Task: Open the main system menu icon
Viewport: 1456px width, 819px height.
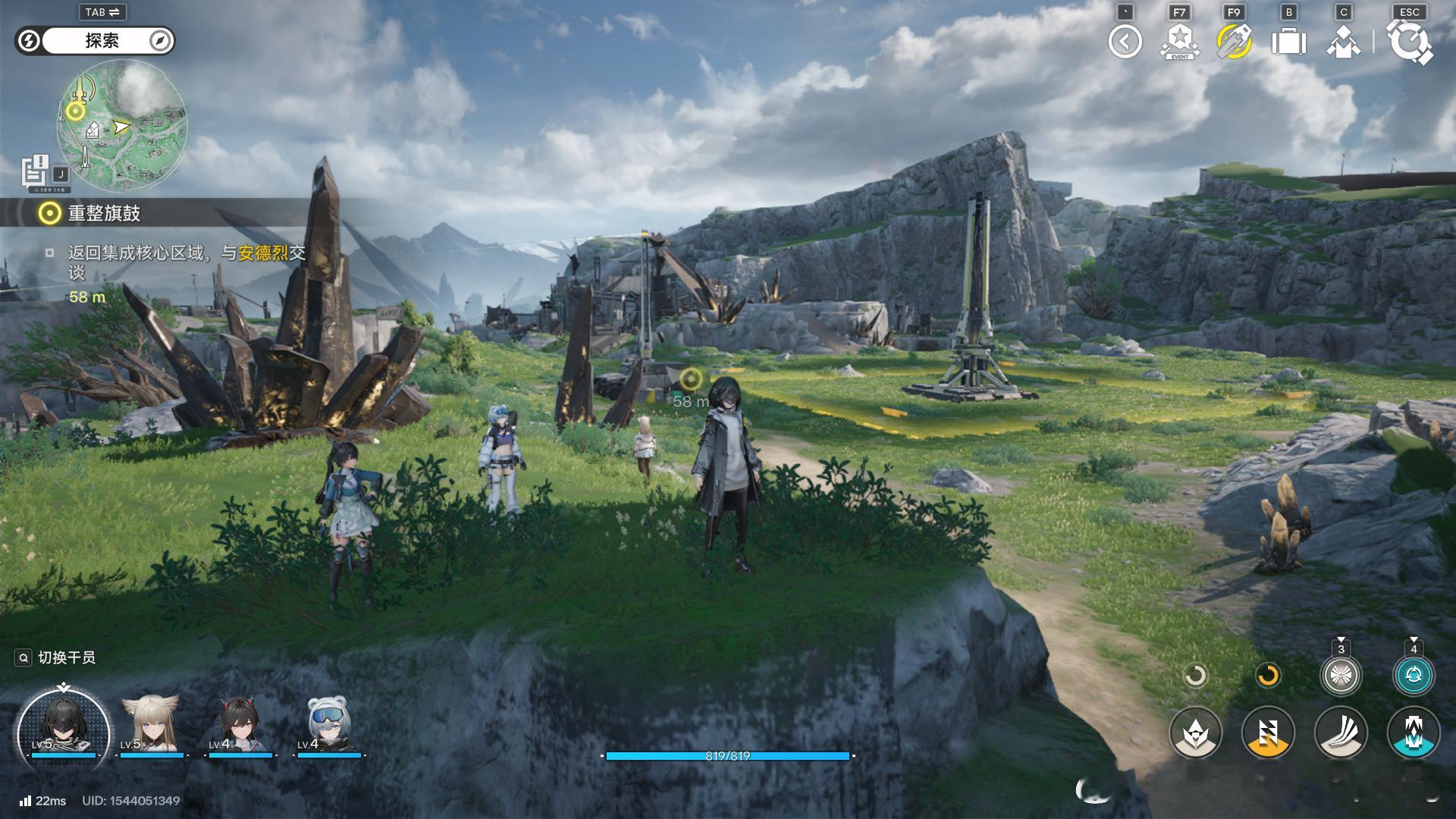Action: [x=1410, y=42]
